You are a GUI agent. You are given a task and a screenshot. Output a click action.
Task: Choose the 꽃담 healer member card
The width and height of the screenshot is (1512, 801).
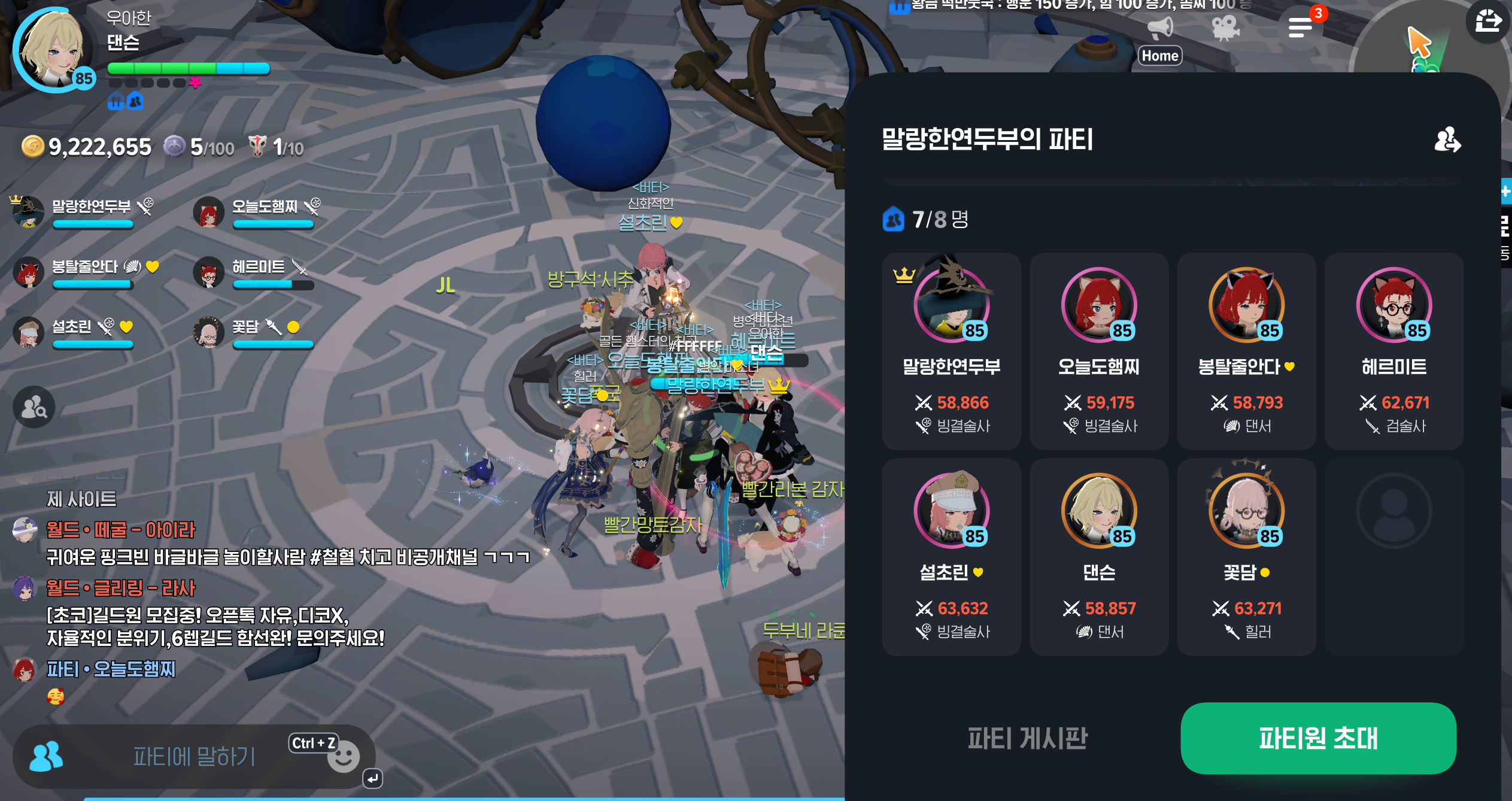(x=1246, y=557)
